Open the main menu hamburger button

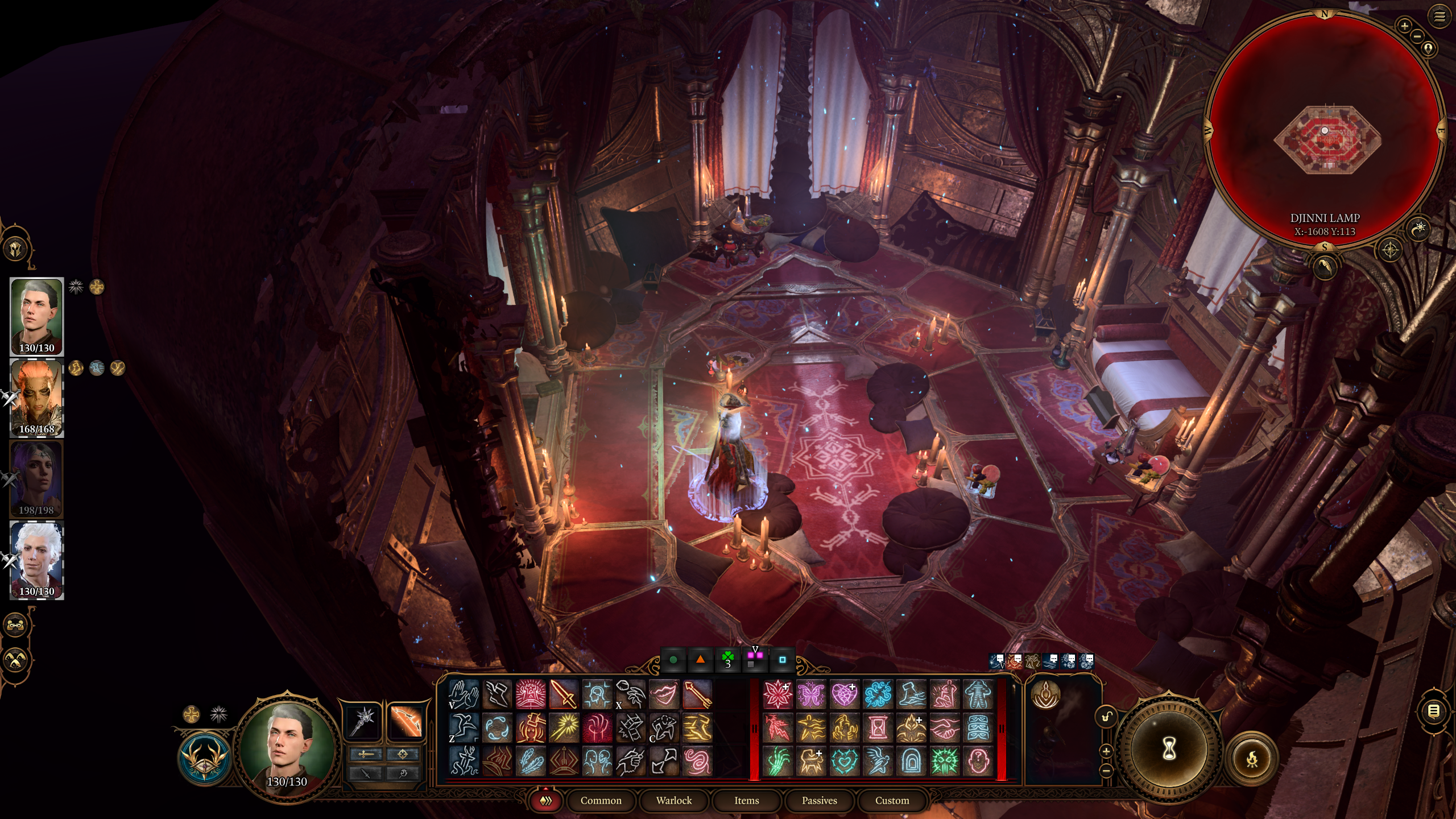click(x=1439, y=16)
